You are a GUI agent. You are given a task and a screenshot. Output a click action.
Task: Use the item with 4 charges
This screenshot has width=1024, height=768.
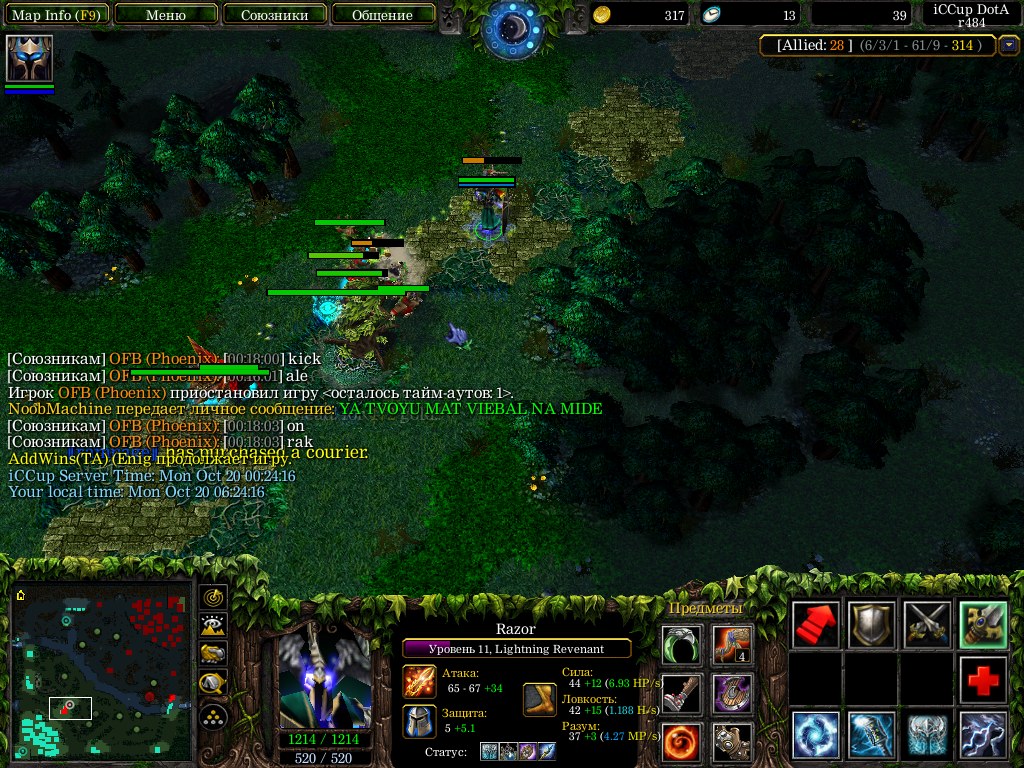coord(732,645)
